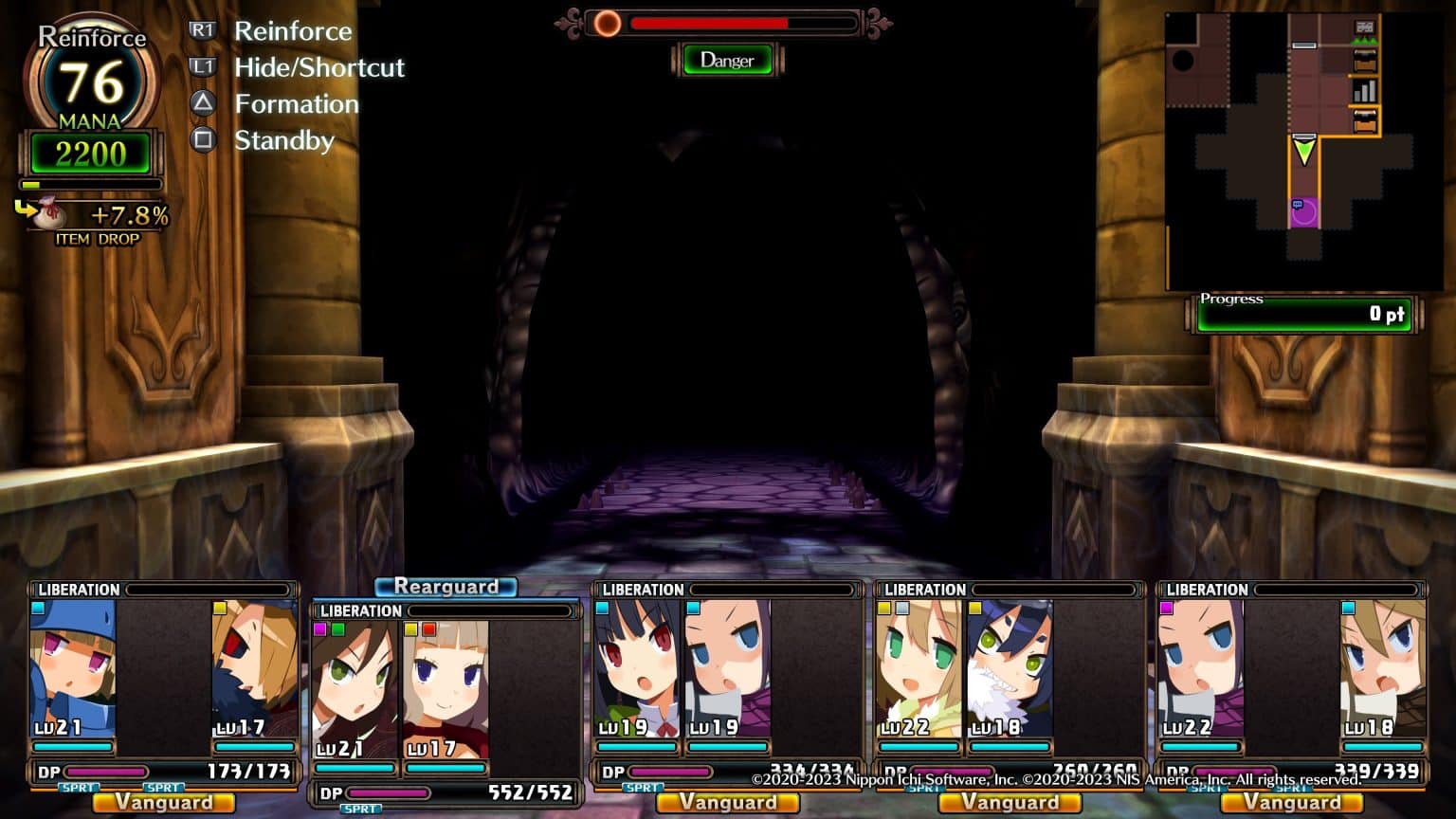
Task: Select the blue-hooded LV21 character portrait
Action: click(x=73, y=669)
